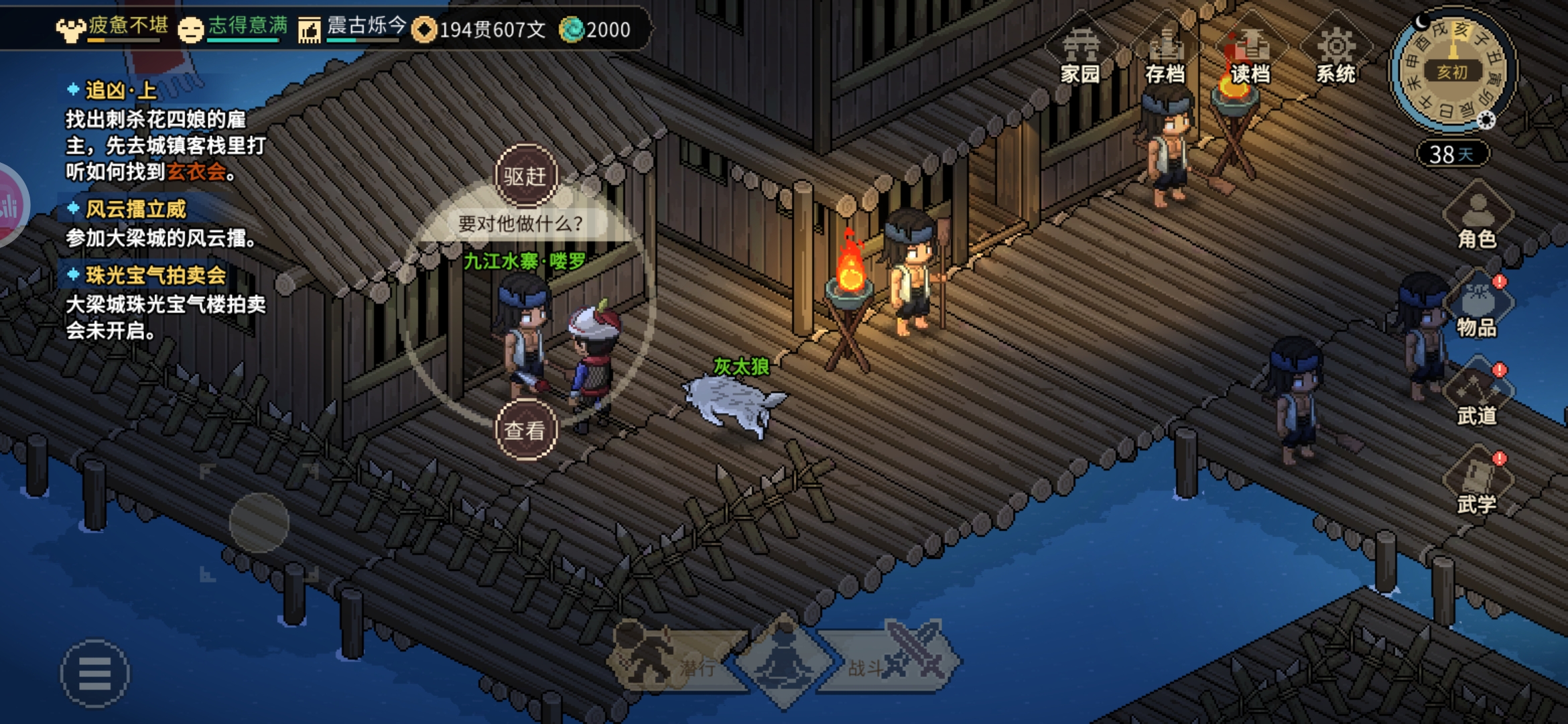Click the circular time-of-day clock dial
The width and height of the screenshot is (1568, 724).
(1452, 71)
